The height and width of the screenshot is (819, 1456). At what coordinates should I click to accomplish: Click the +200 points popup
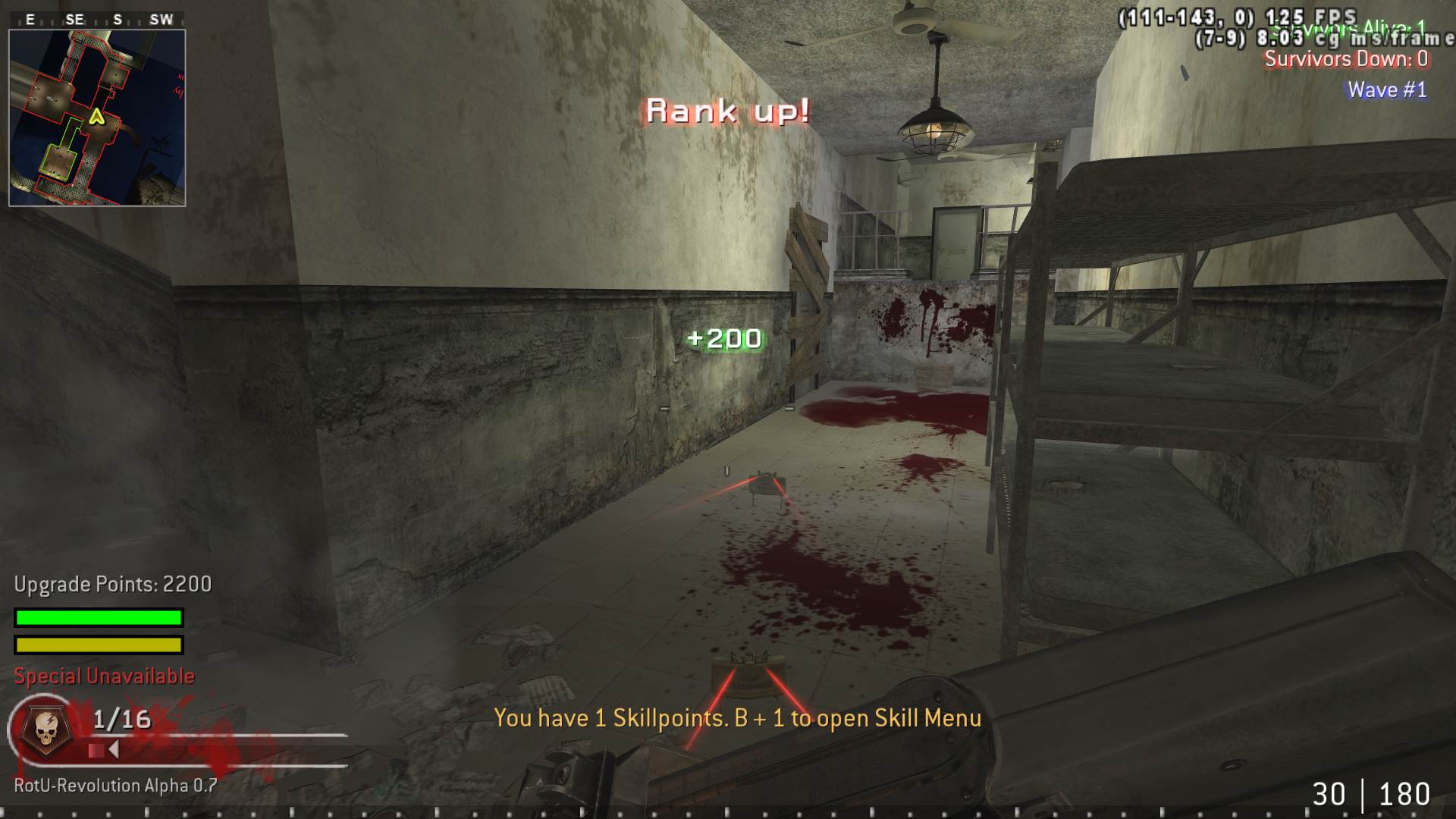click(724, 338)
